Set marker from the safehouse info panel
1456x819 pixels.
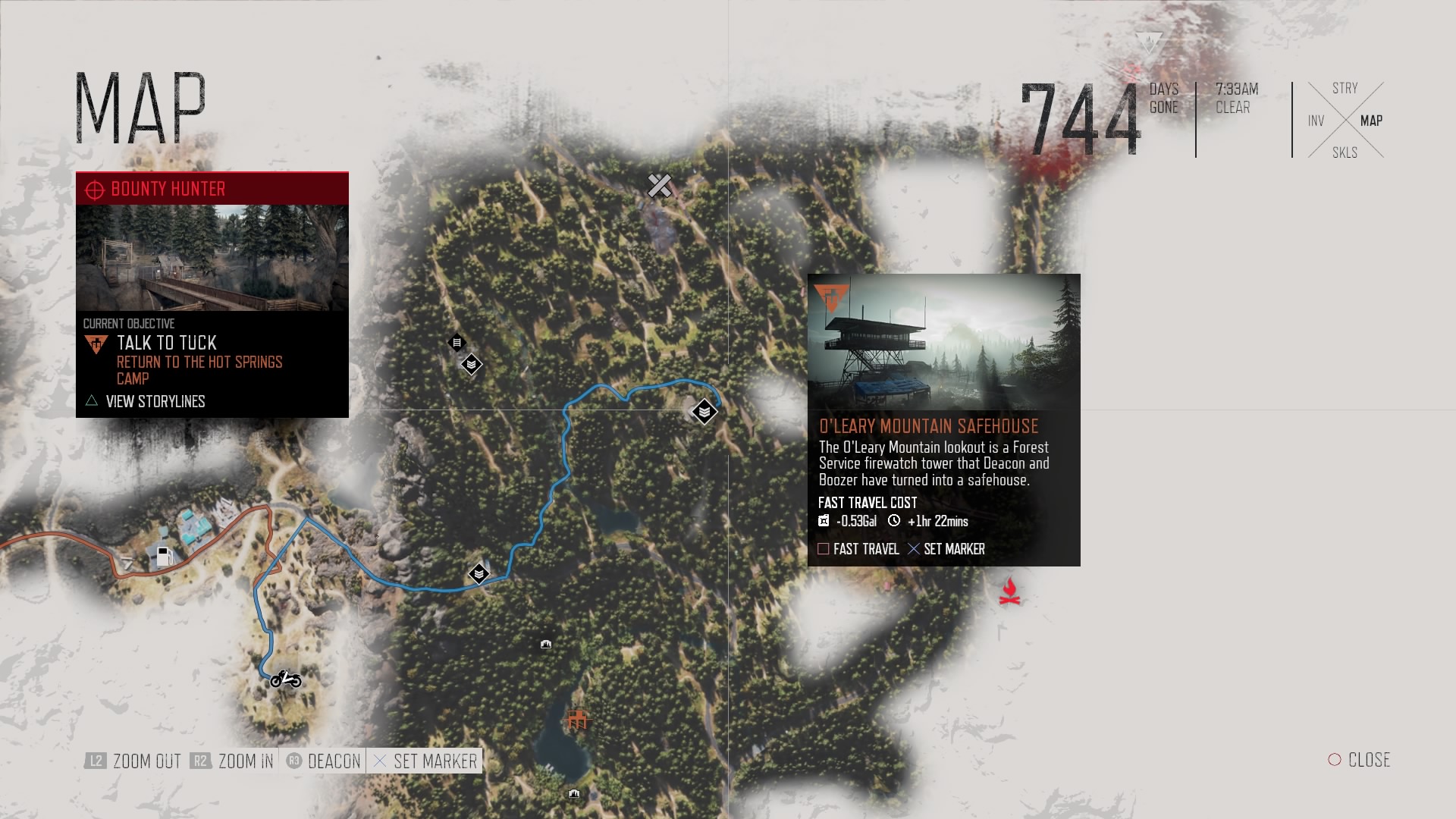(946, 549)
